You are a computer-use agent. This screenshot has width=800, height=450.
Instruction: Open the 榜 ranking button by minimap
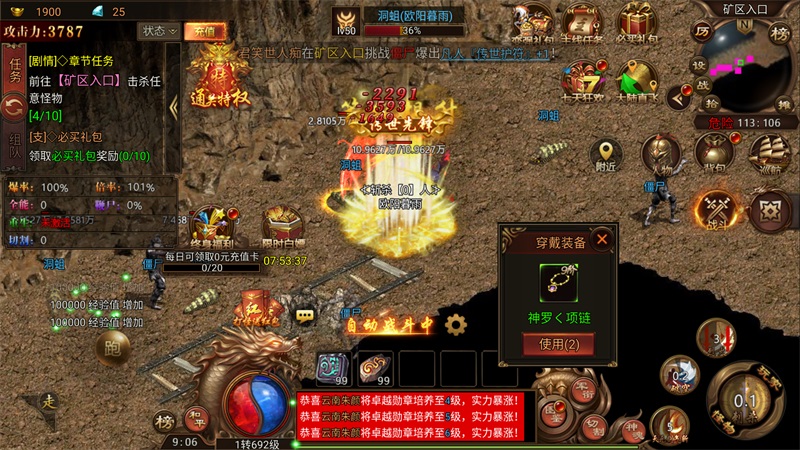point(780,33)
